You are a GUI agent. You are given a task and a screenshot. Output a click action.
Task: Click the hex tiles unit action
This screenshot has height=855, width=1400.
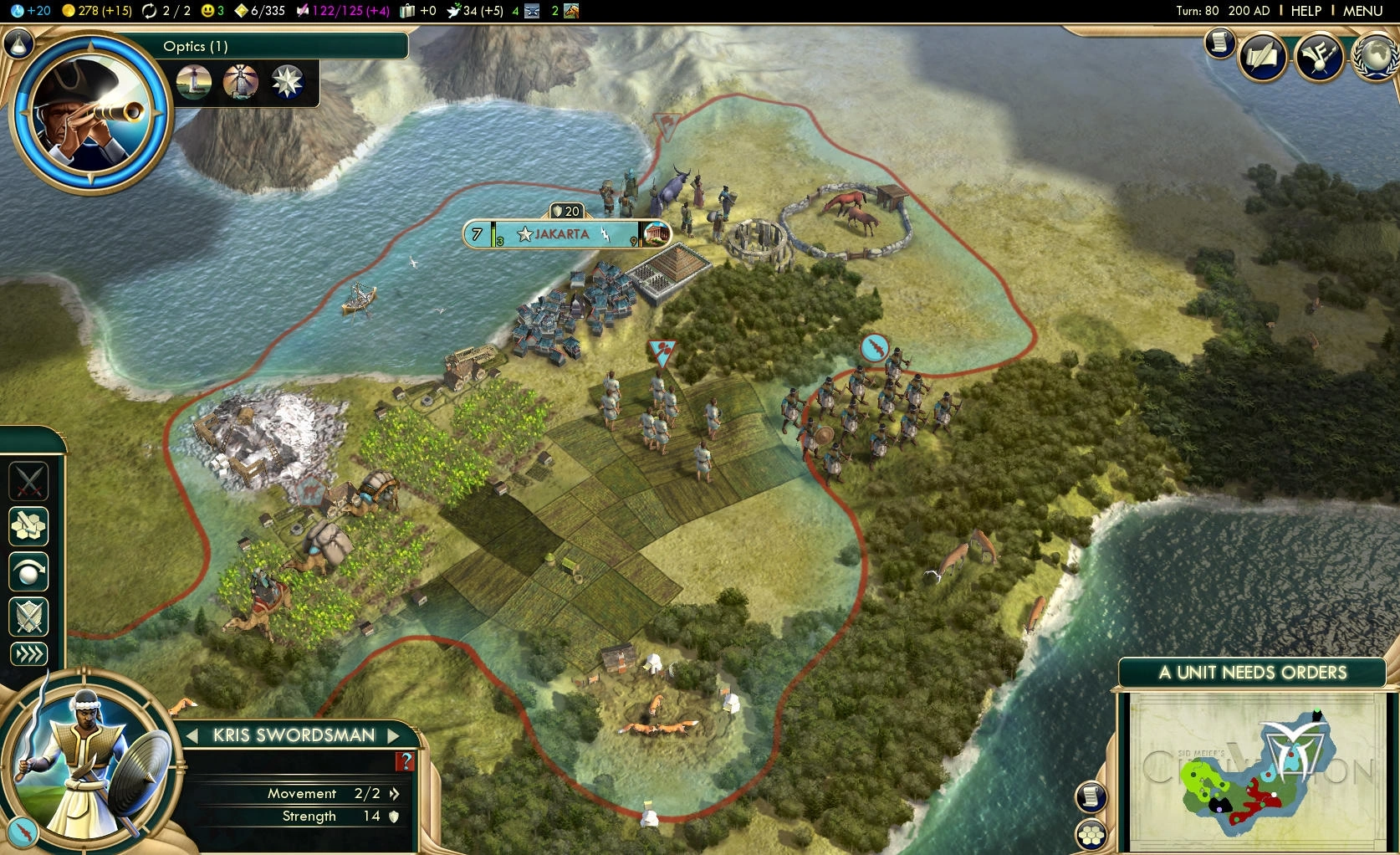pyautogui.click(x=29, y=527)
